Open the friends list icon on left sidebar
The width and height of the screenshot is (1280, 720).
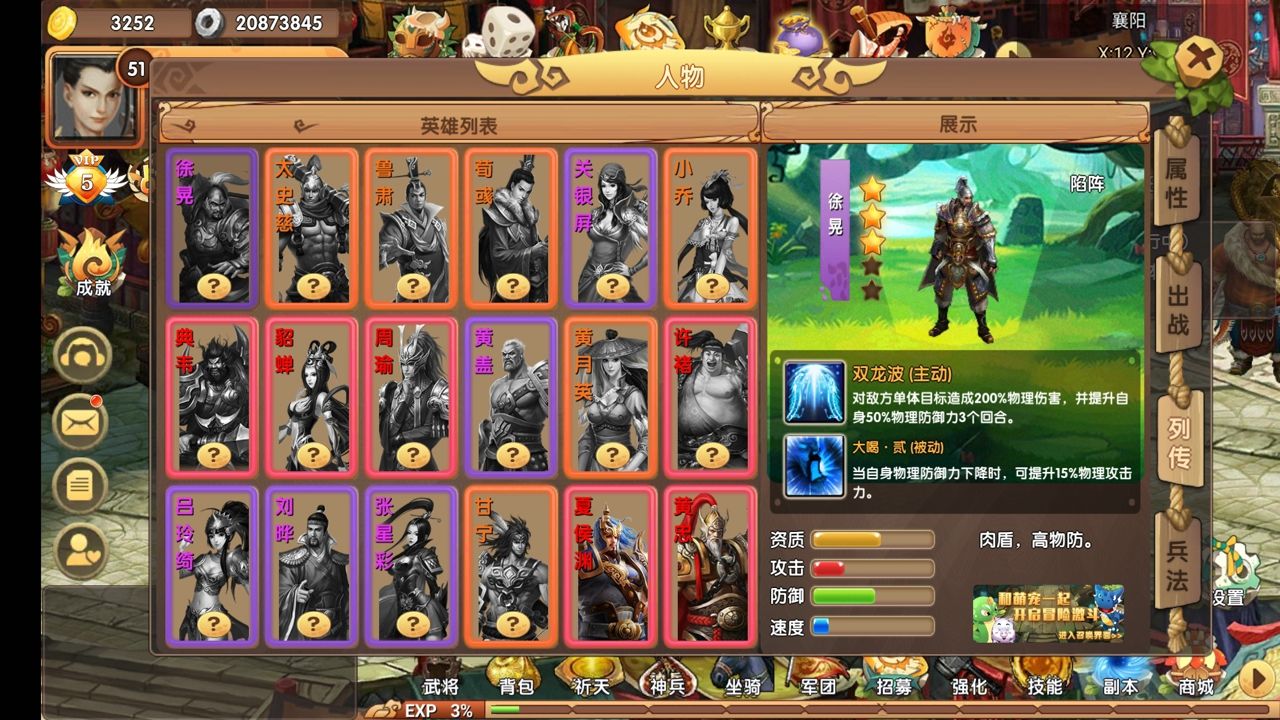[80, 545]
